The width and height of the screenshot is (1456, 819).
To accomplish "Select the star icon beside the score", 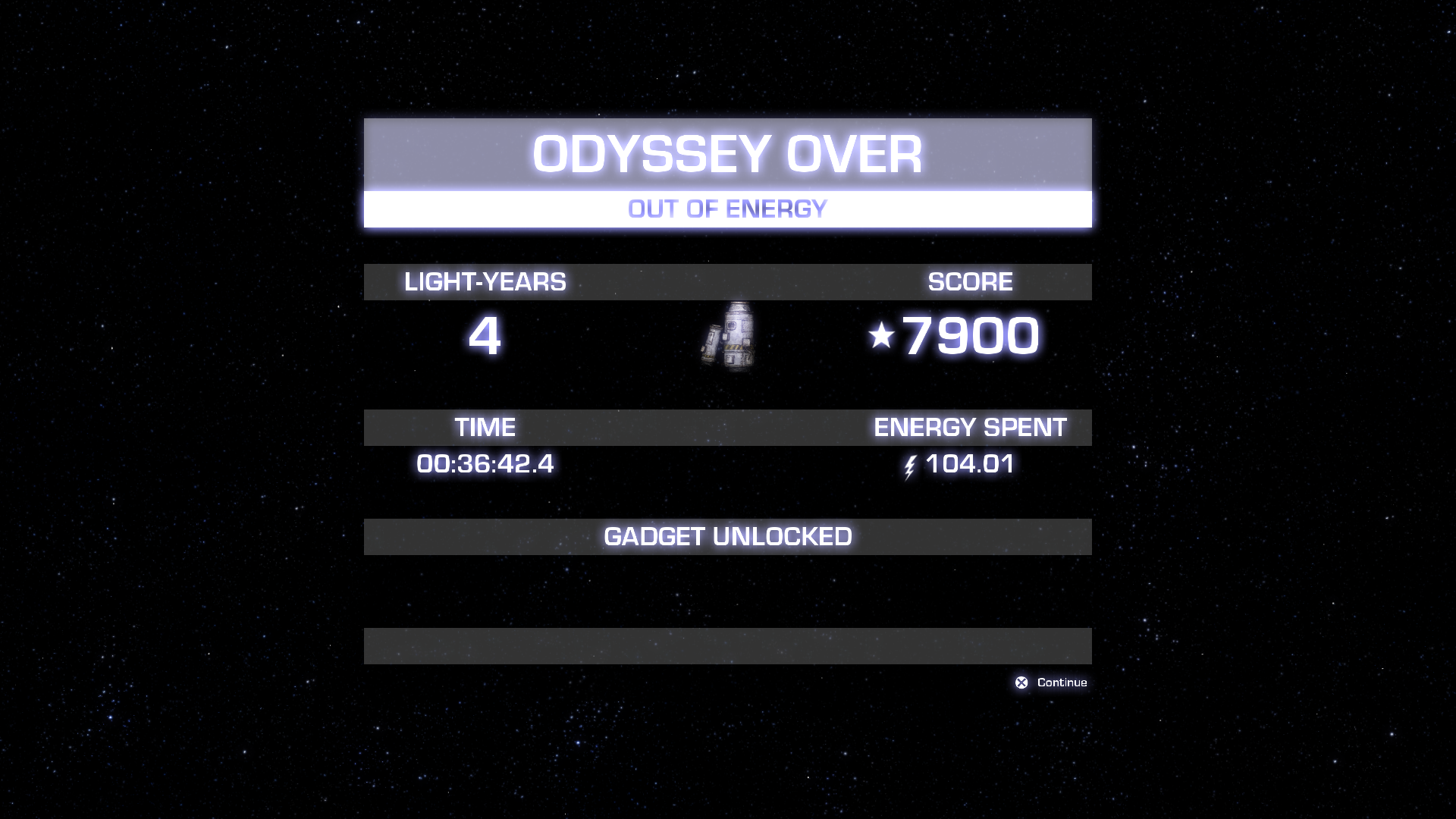I will (882, 332).
